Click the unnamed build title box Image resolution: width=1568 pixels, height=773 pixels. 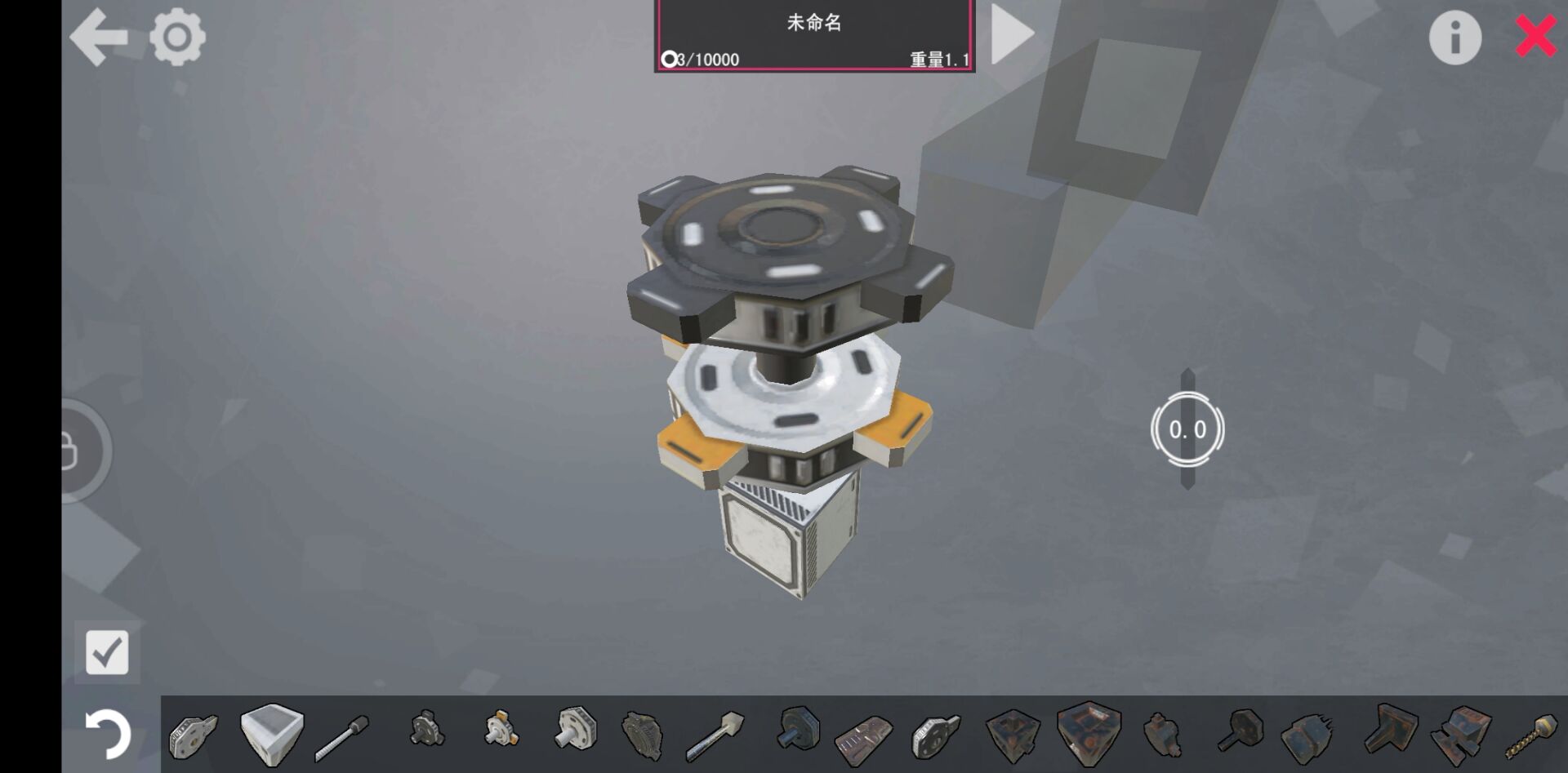click(x=814, y=35)
